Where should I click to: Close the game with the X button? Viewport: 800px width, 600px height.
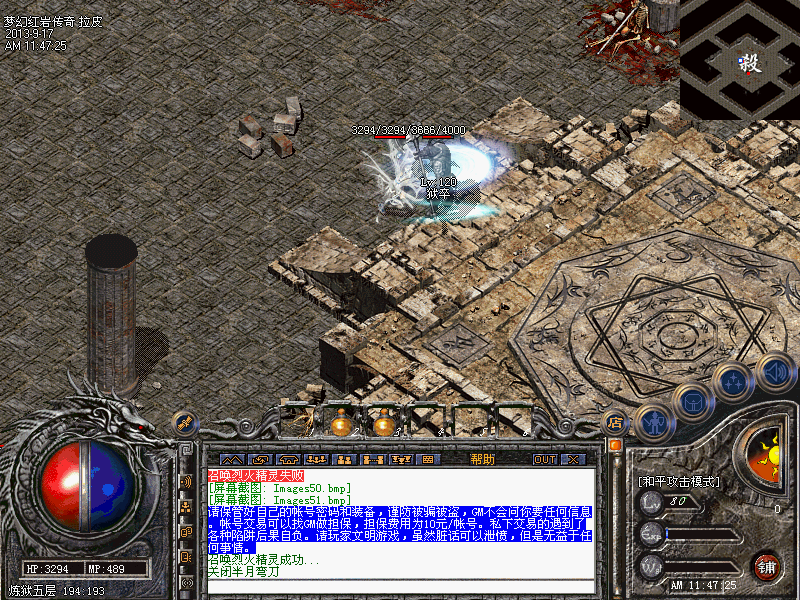click(x=572, y=459)
